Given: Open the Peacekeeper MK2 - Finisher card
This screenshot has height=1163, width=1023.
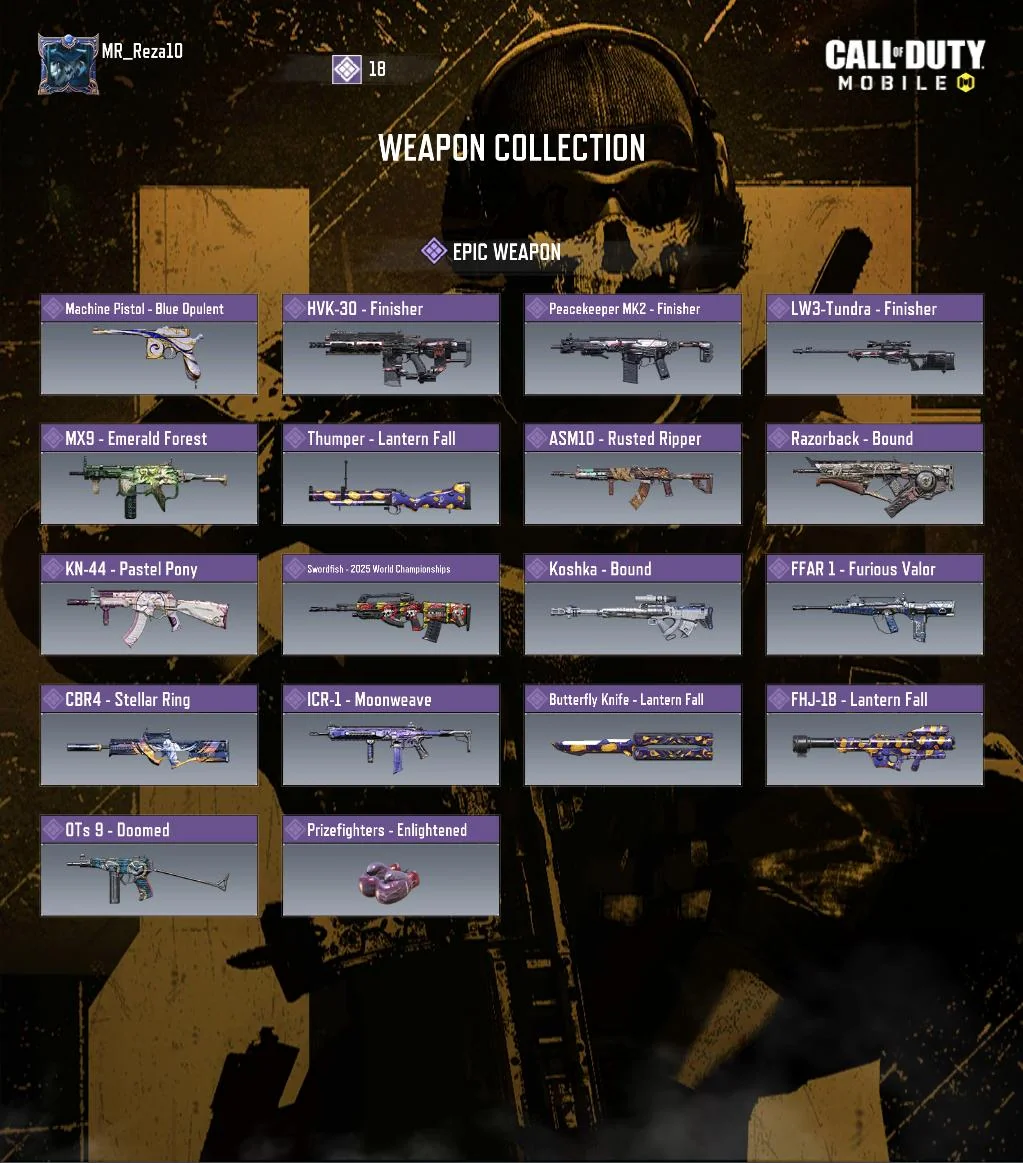Looking at the screenshot, I should 633,345.
